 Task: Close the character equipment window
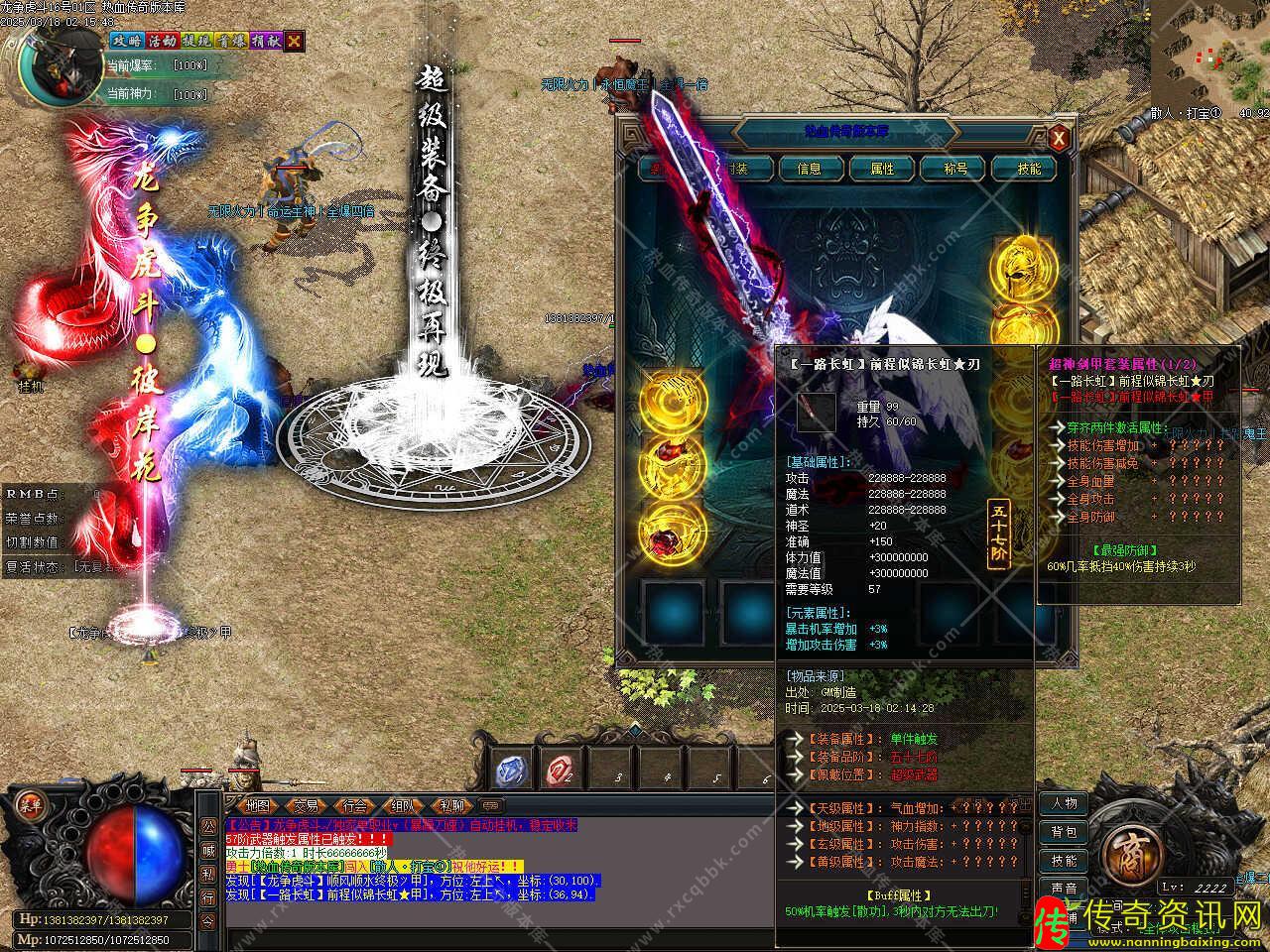[x=1059, y=138]
